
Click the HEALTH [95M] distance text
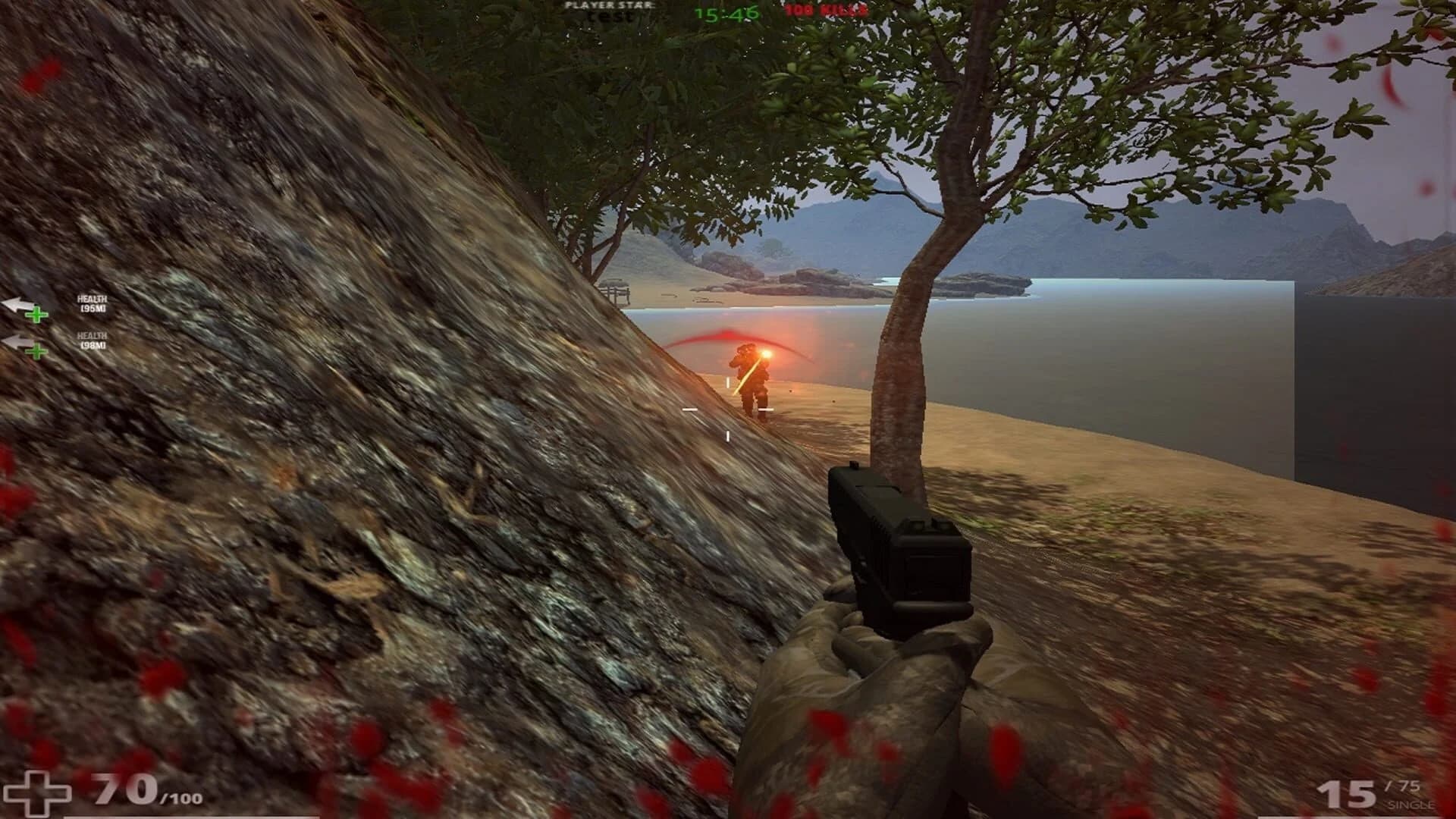pos(93,307)
